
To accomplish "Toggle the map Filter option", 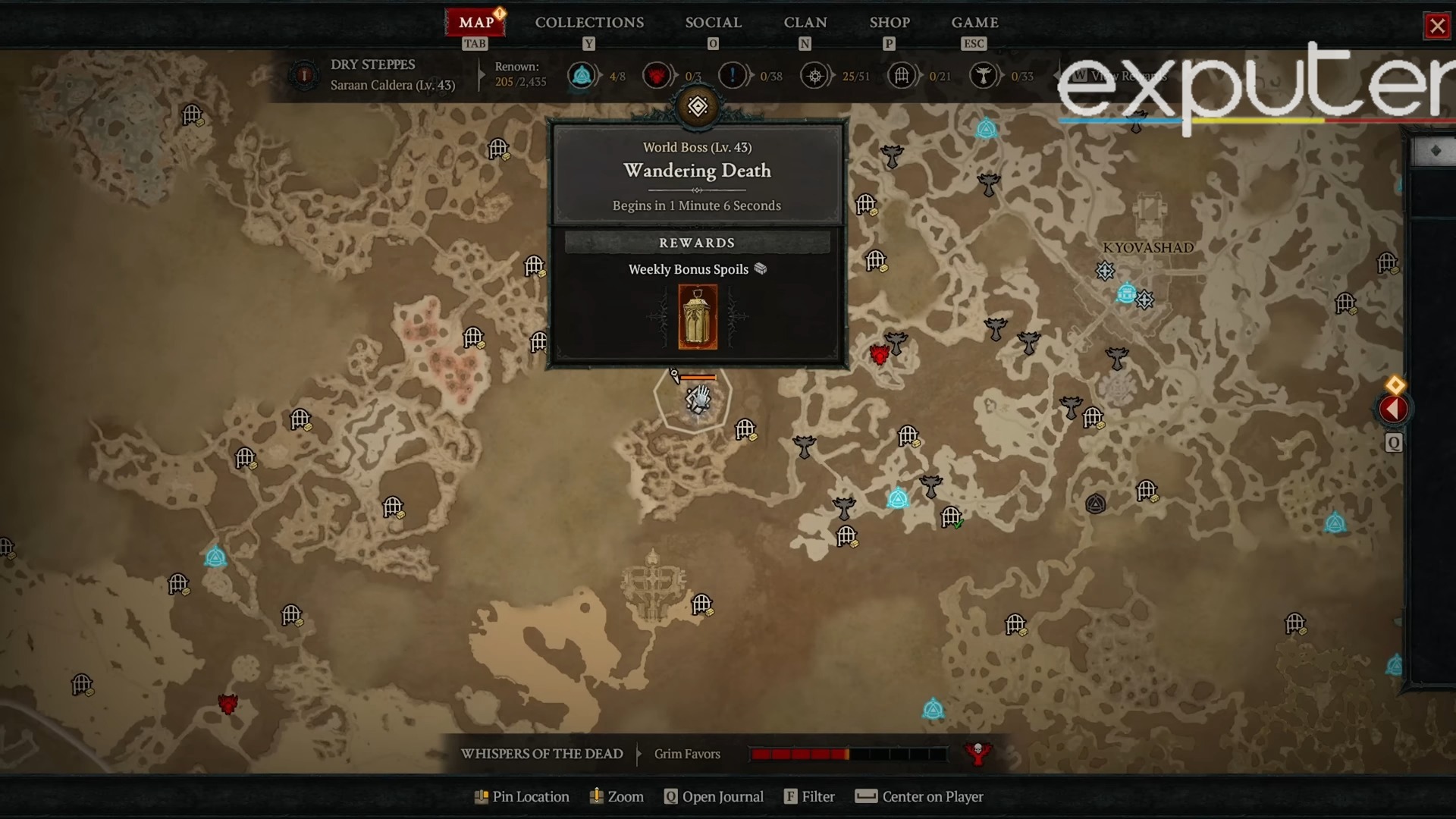I will pos(809,796).
